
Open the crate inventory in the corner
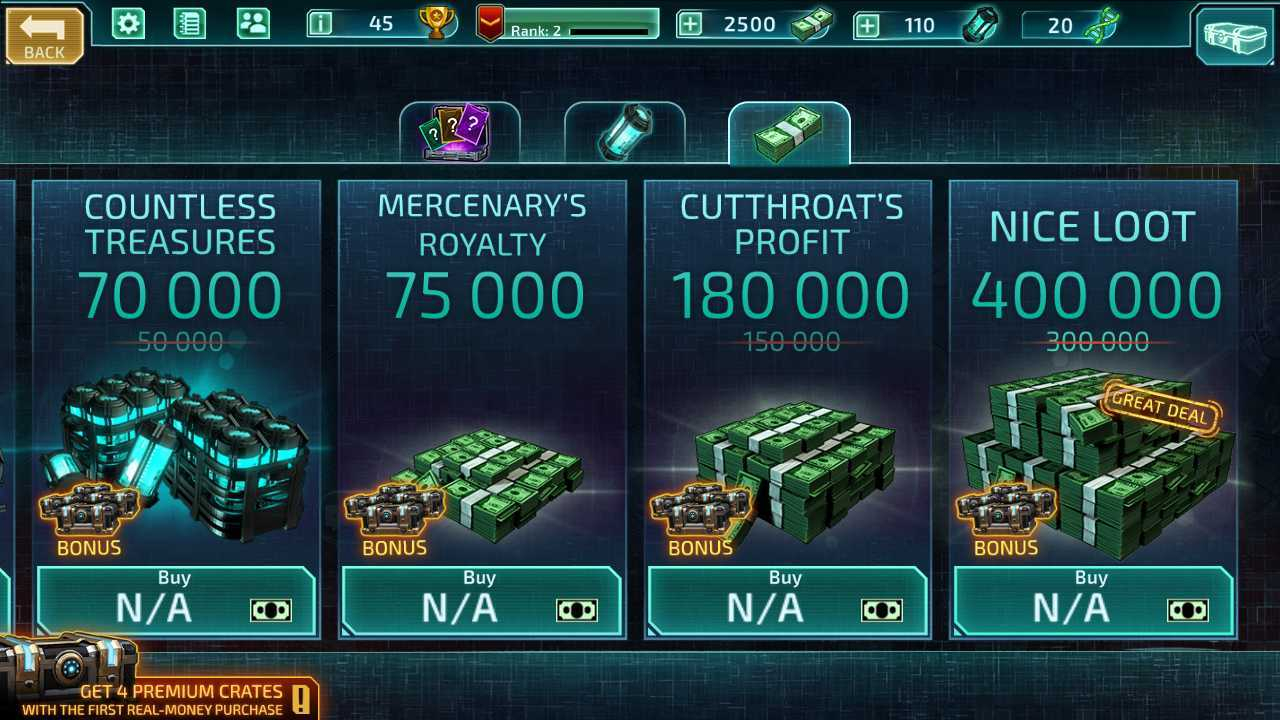(1234, 36)
